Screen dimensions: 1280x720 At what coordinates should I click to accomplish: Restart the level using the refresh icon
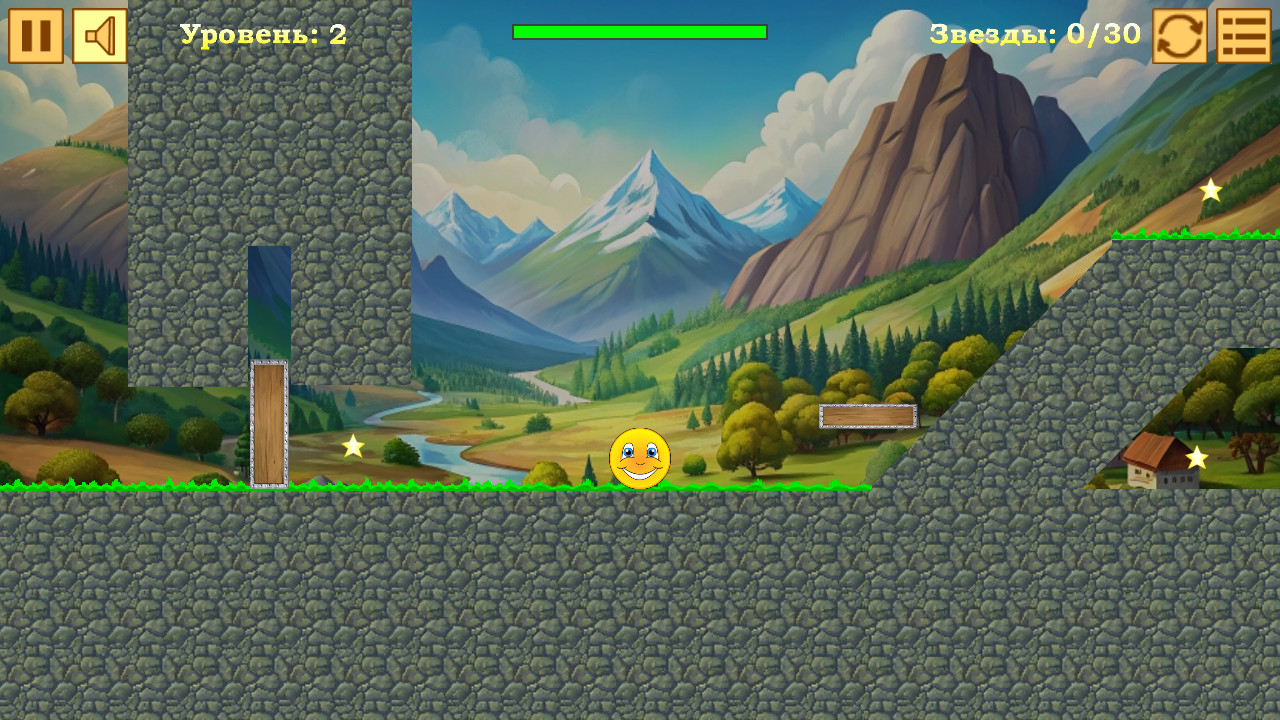[x=1178, y=37]
